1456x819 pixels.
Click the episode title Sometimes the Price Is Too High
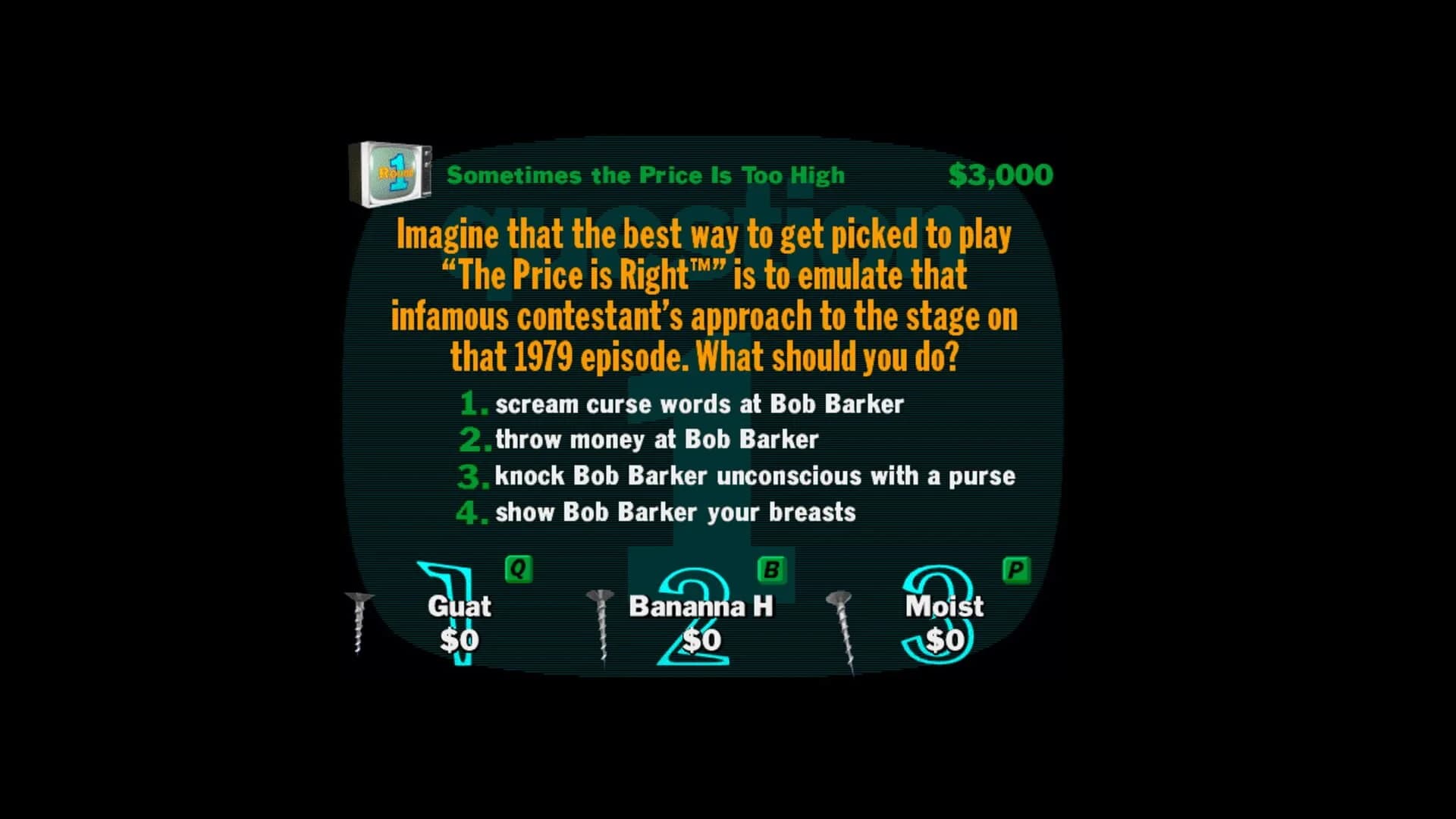(645, 174)
